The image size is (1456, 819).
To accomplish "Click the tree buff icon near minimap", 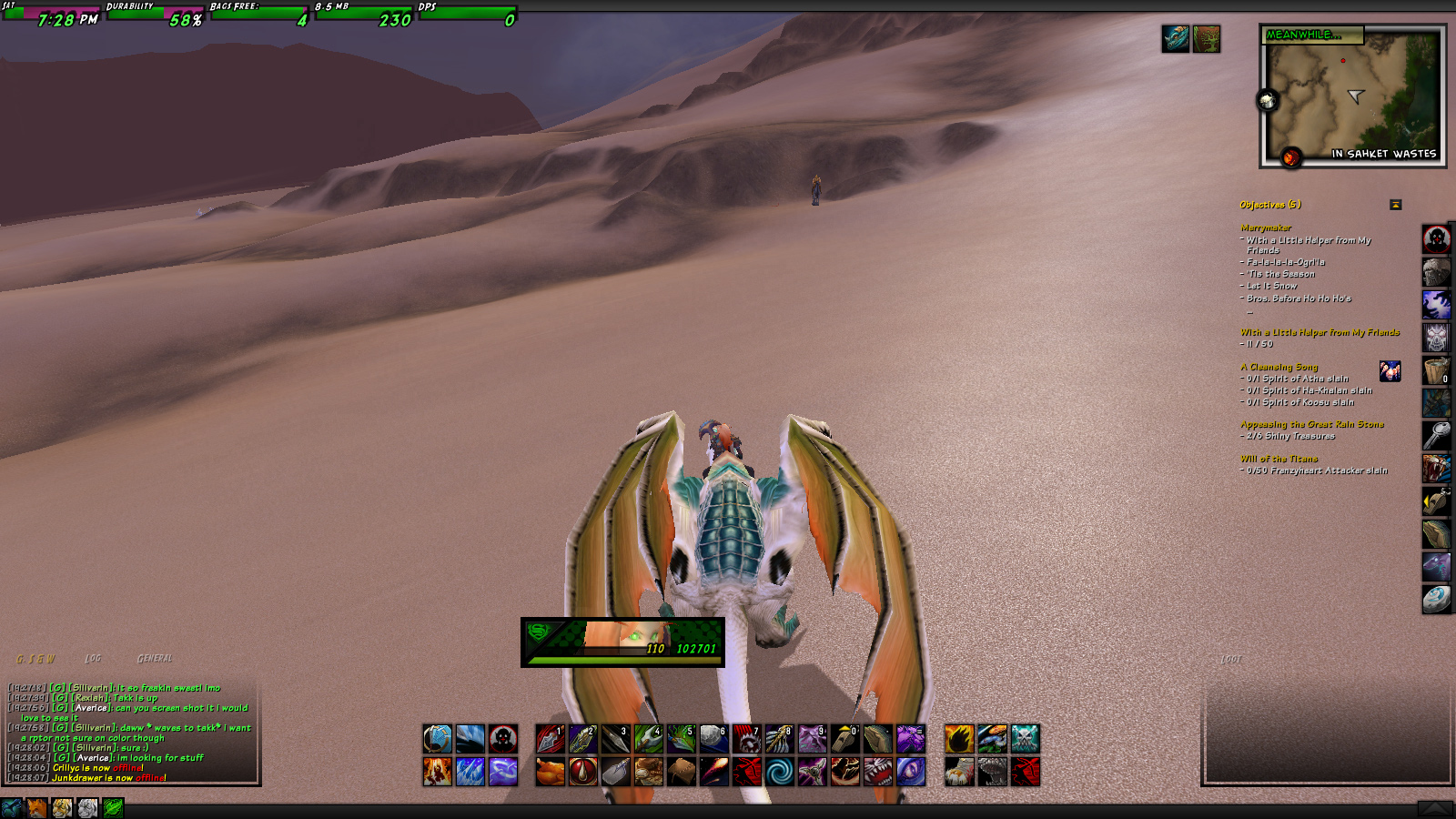I will 1206,39.
